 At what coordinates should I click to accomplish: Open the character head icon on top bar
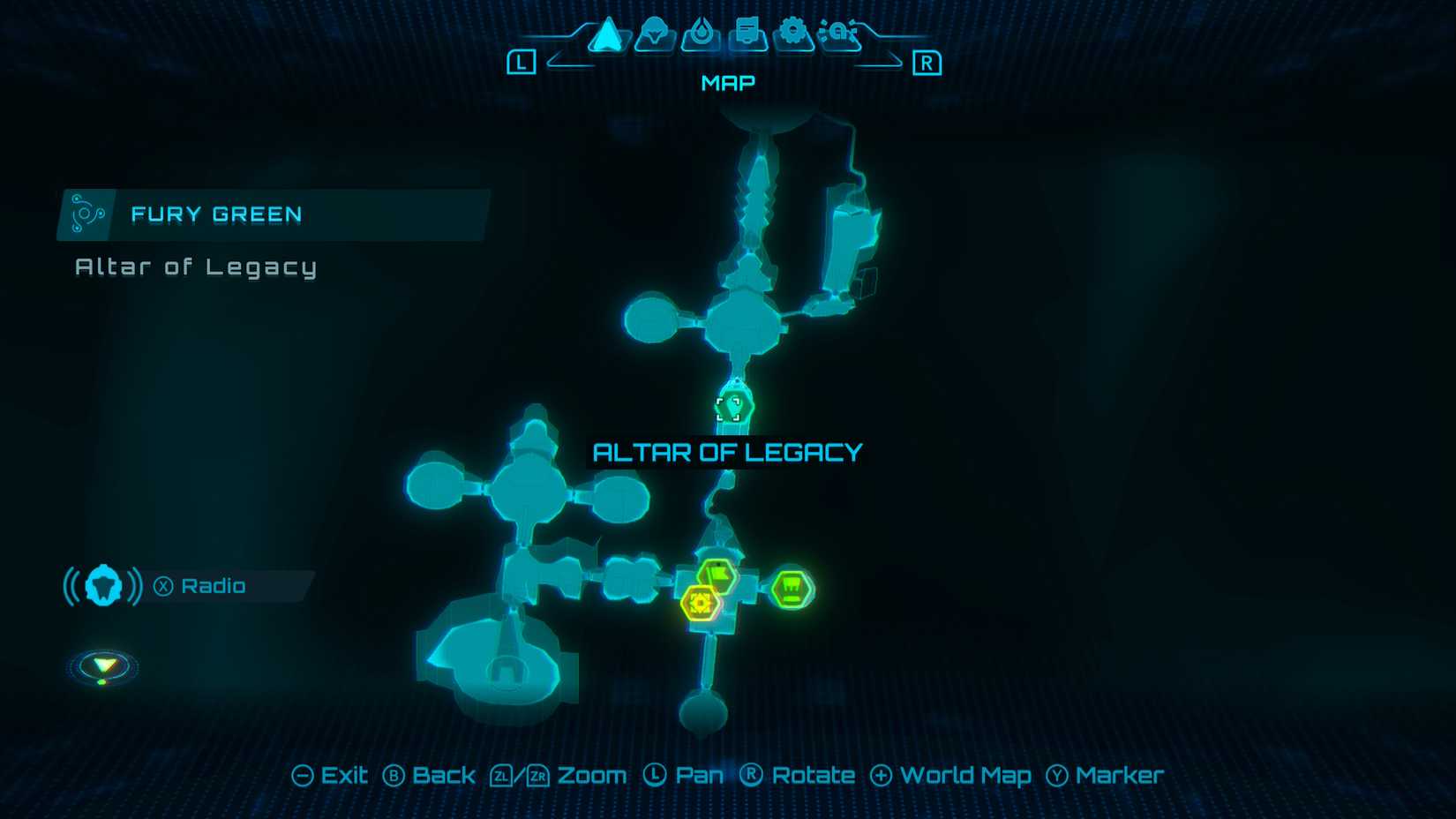click(x=653, y=34)
